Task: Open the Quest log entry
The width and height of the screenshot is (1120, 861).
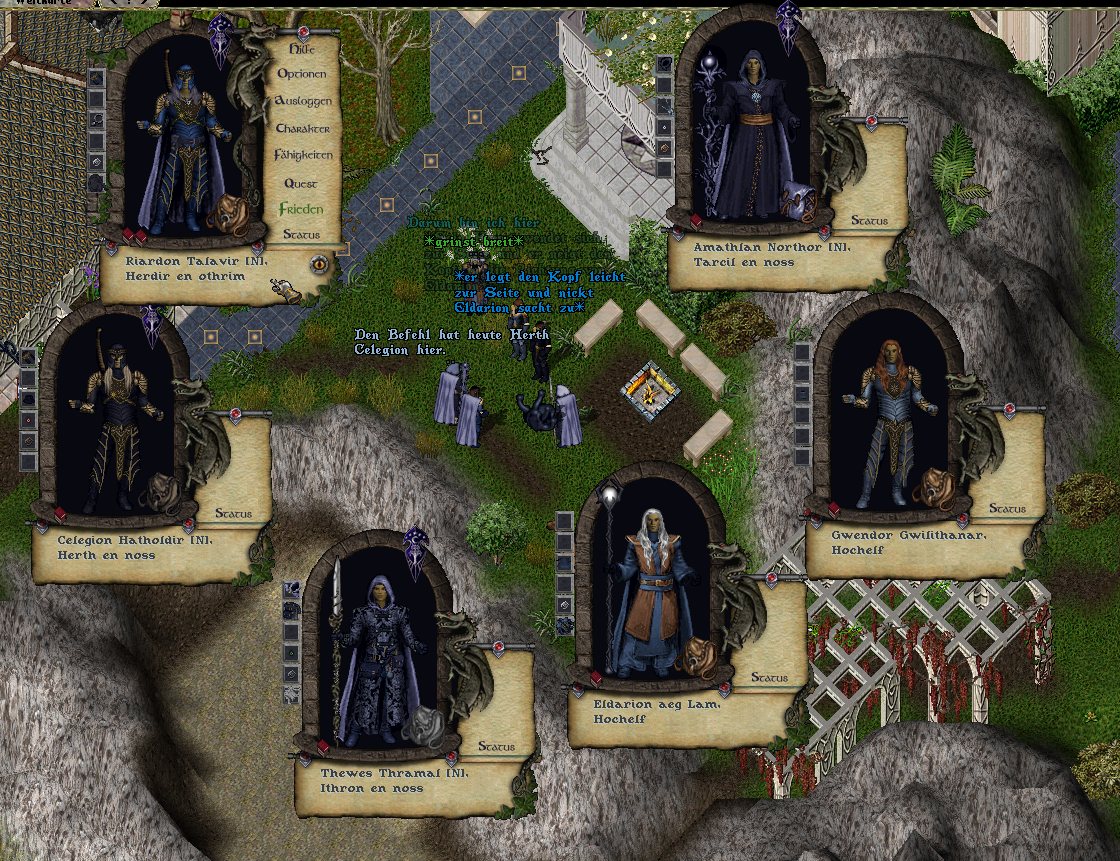Action: click(301, 183)
